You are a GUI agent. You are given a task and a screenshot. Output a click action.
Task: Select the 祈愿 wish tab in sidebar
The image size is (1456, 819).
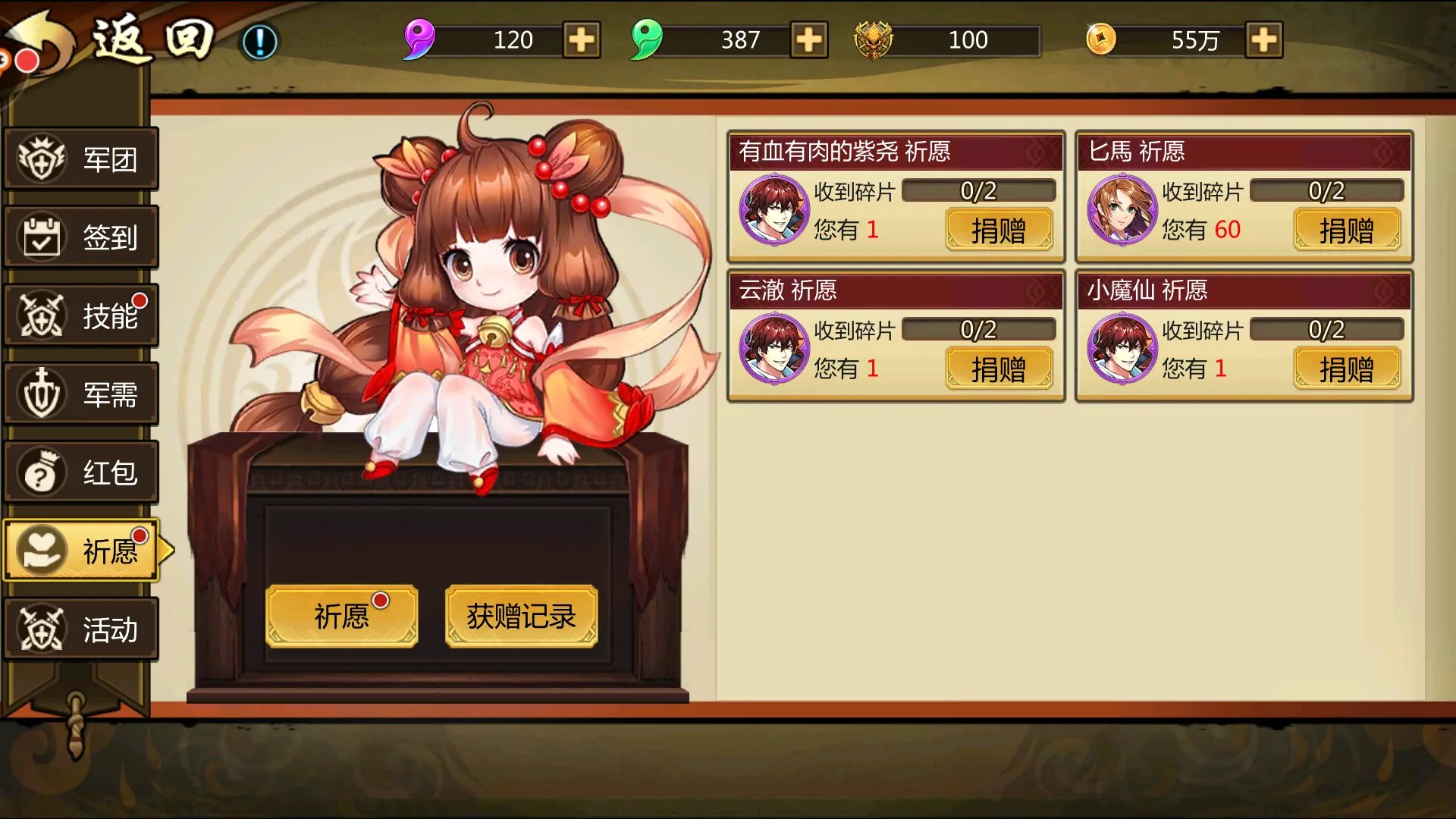click(x=81, y=551)
